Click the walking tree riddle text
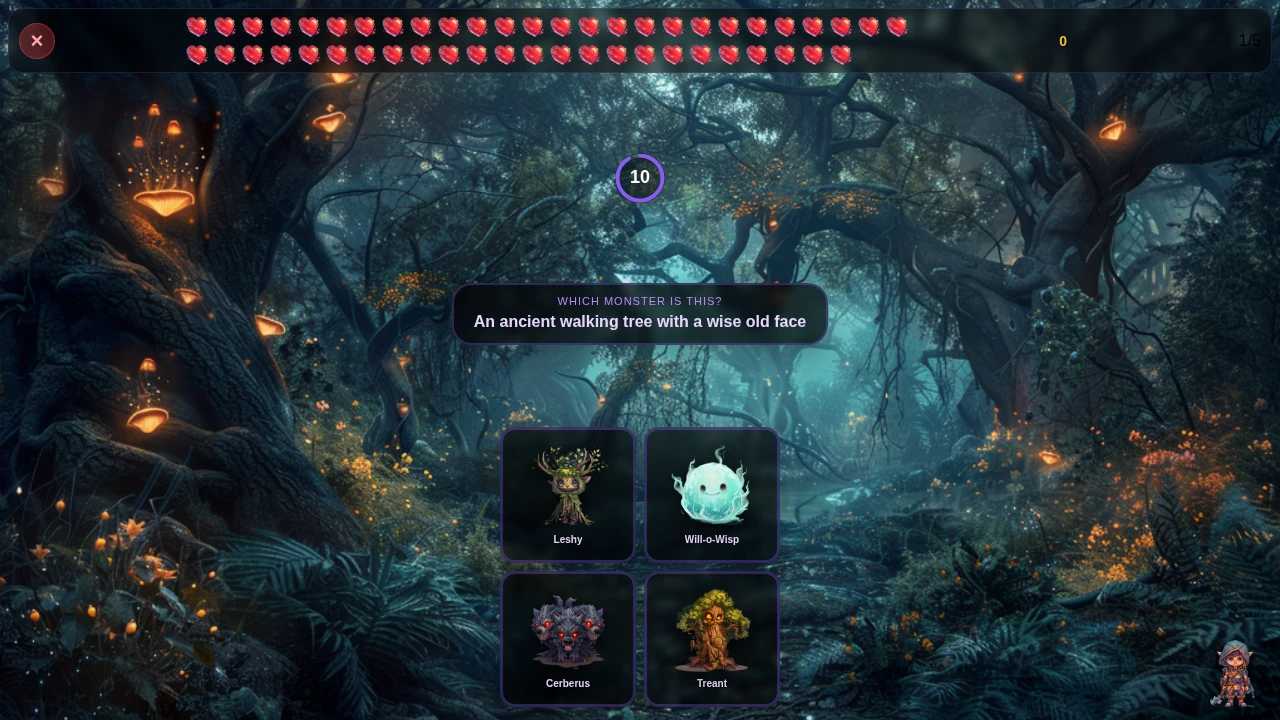The image size is (1280, 720). (x=640, y=321)
